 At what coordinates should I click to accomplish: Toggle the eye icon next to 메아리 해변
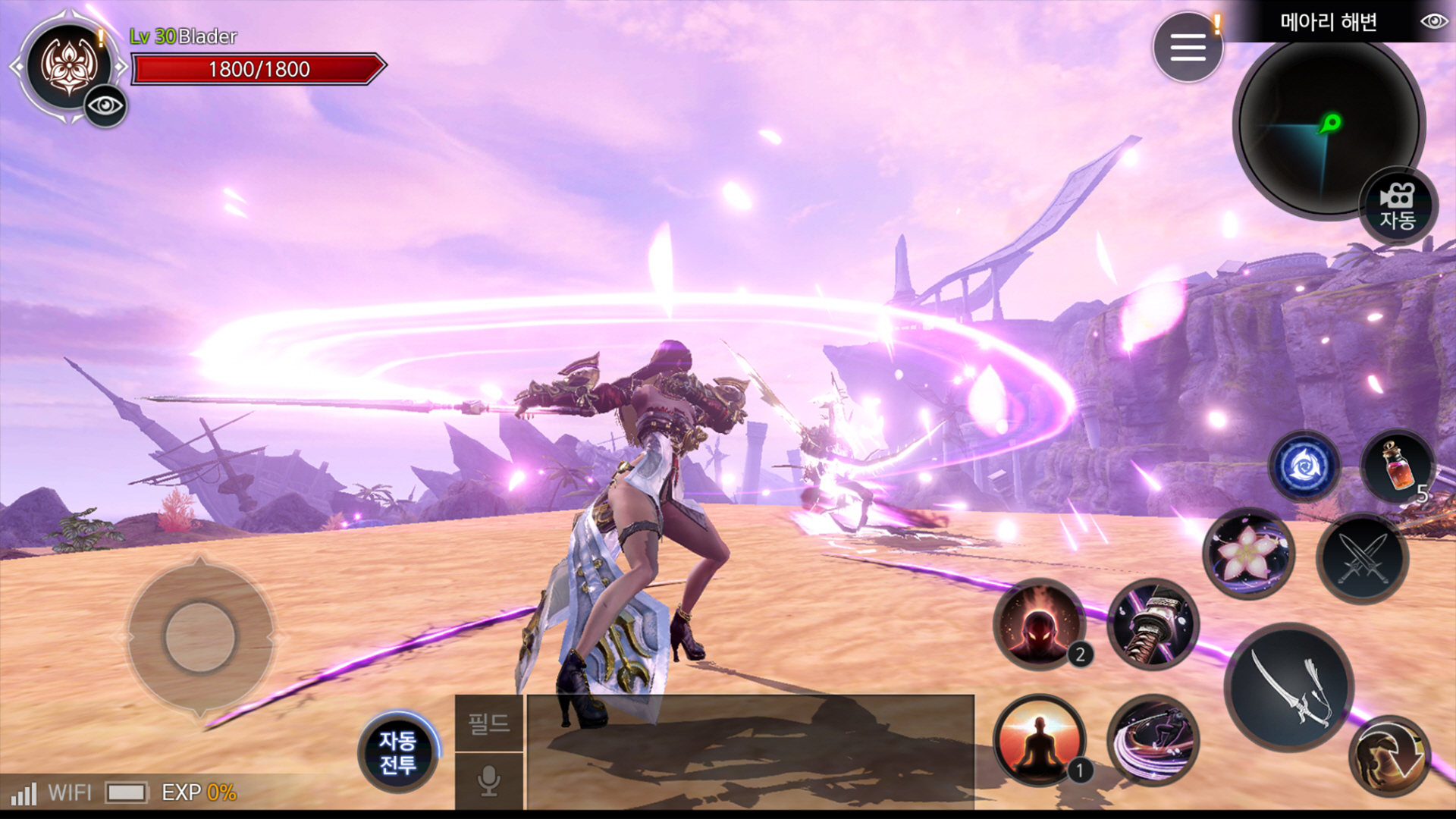pyautogui.click(x=1433, y=21)
